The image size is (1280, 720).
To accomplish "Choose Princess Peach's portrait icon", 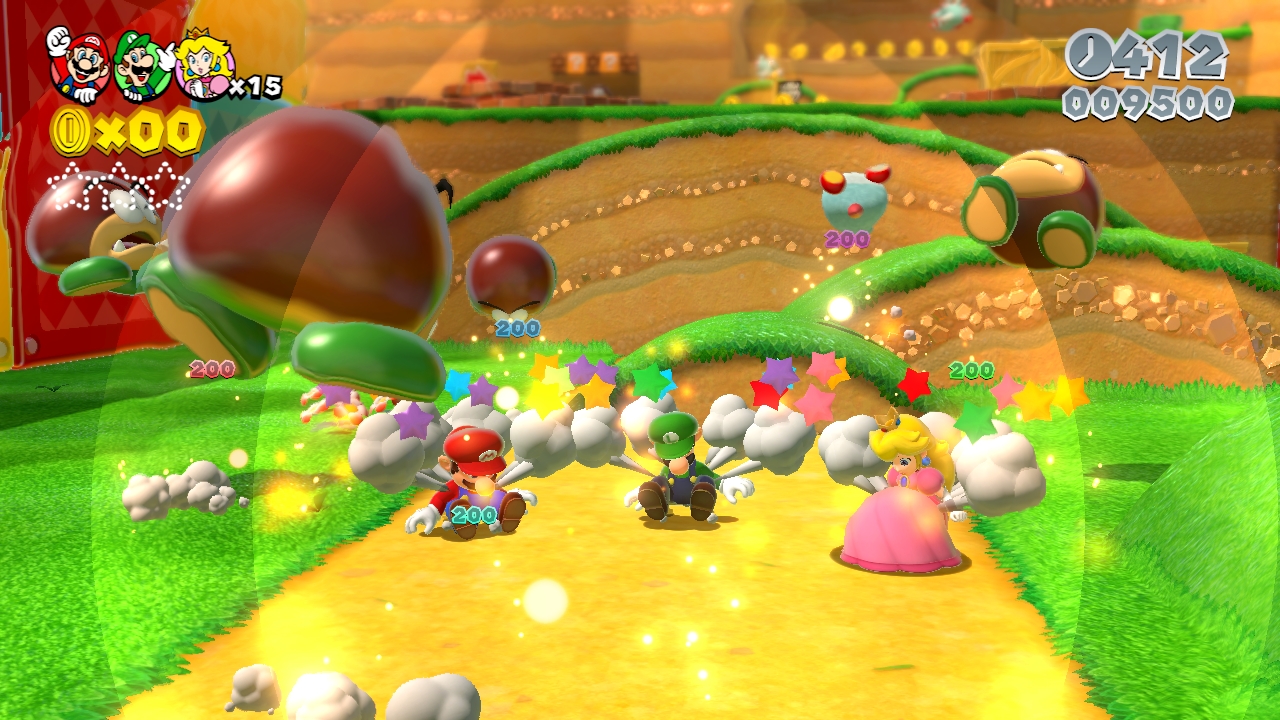I will [x=203, y=67].
